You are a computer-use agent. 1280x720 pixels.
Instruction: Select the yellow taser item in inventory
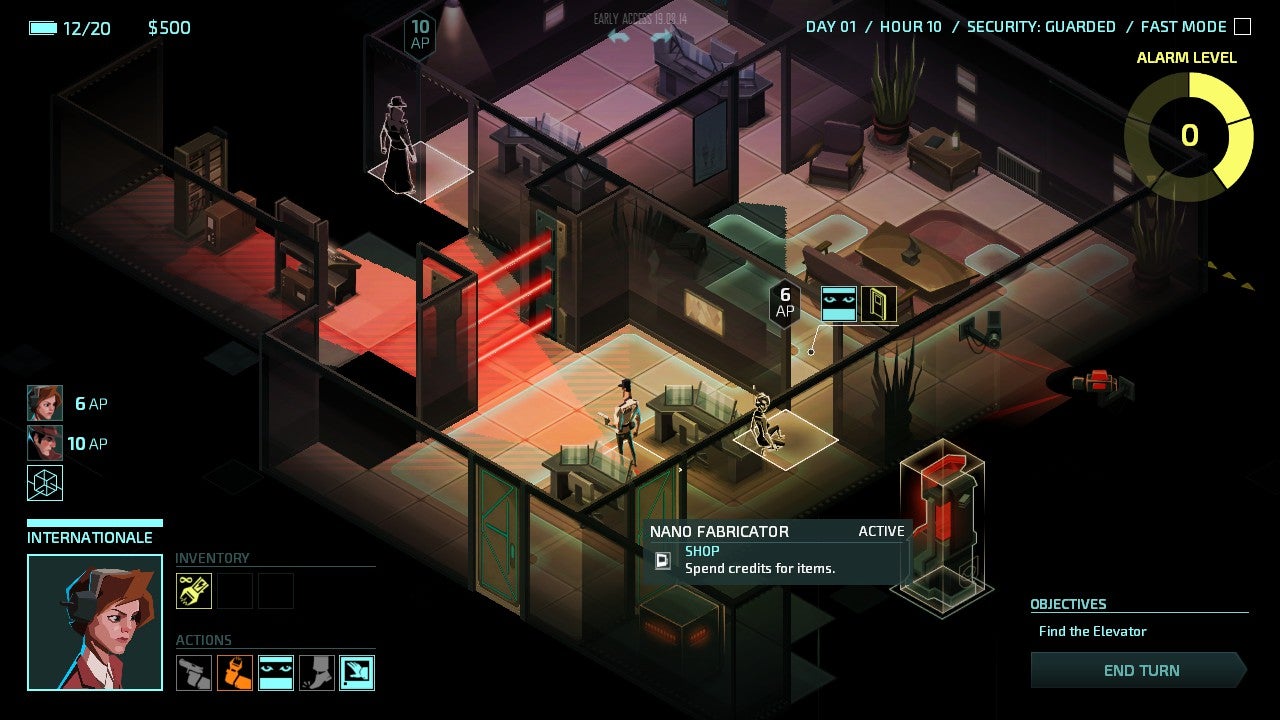194,591
